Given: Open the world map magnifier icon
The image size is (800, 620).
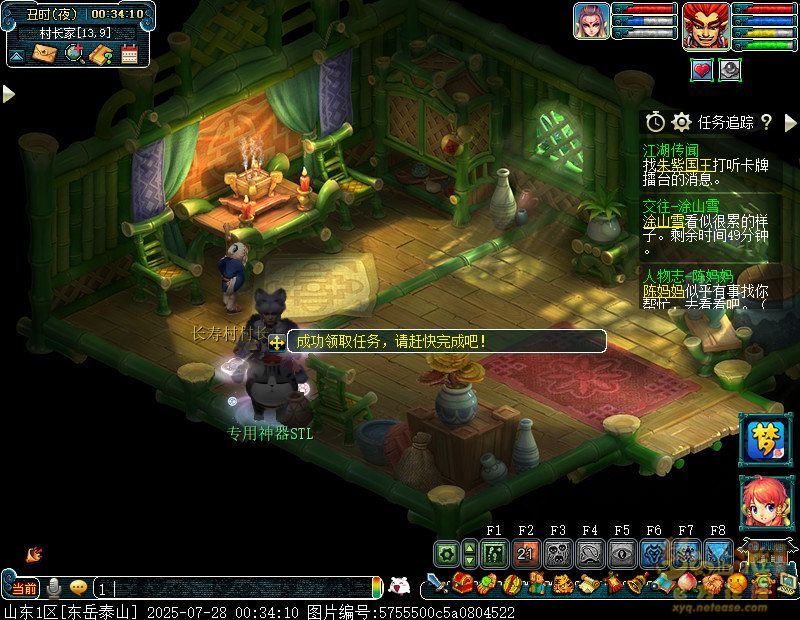Looking at the screenshot, I should tap(74, 54).
